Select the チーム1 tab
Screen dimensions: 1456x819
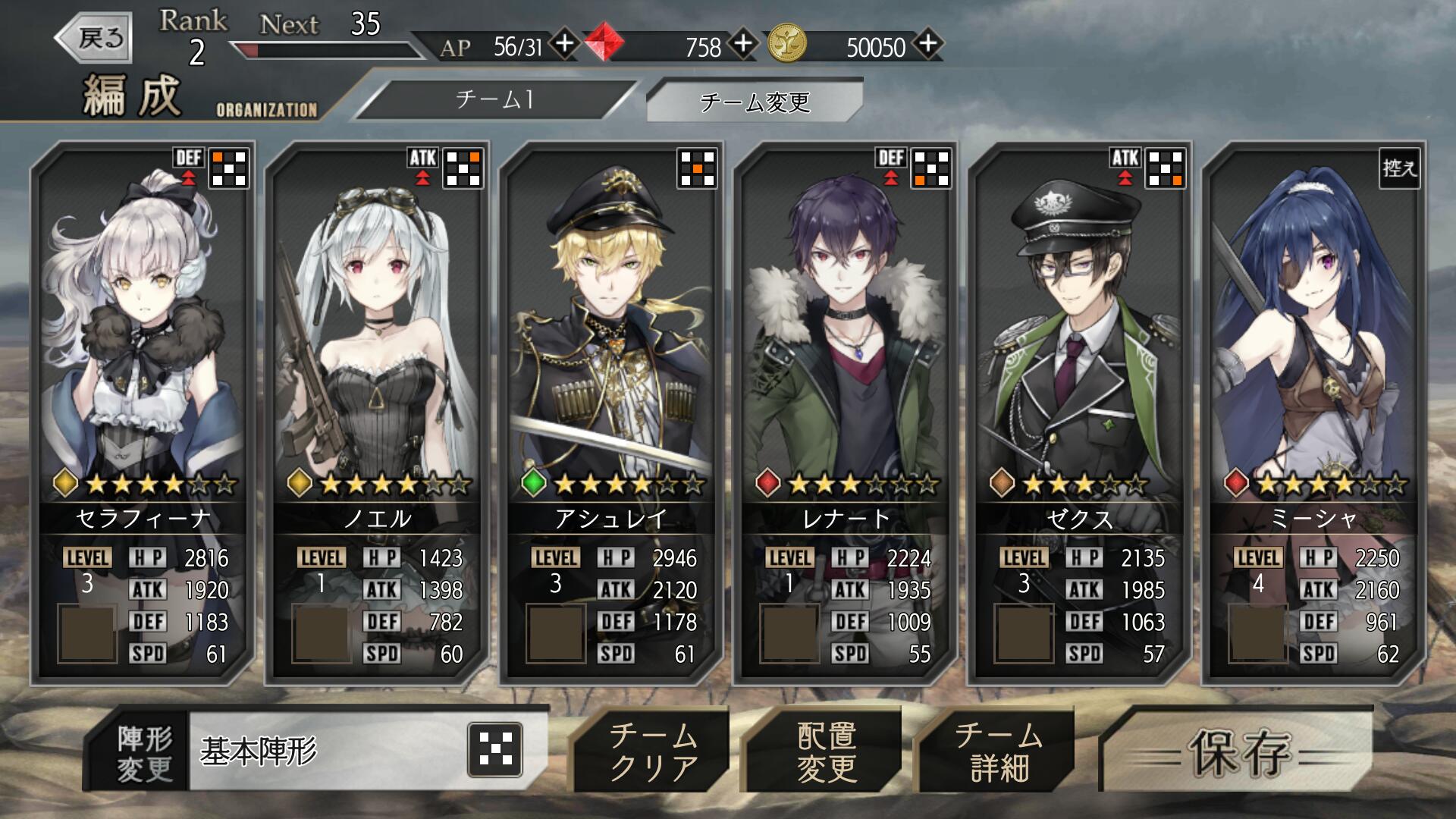494,99
